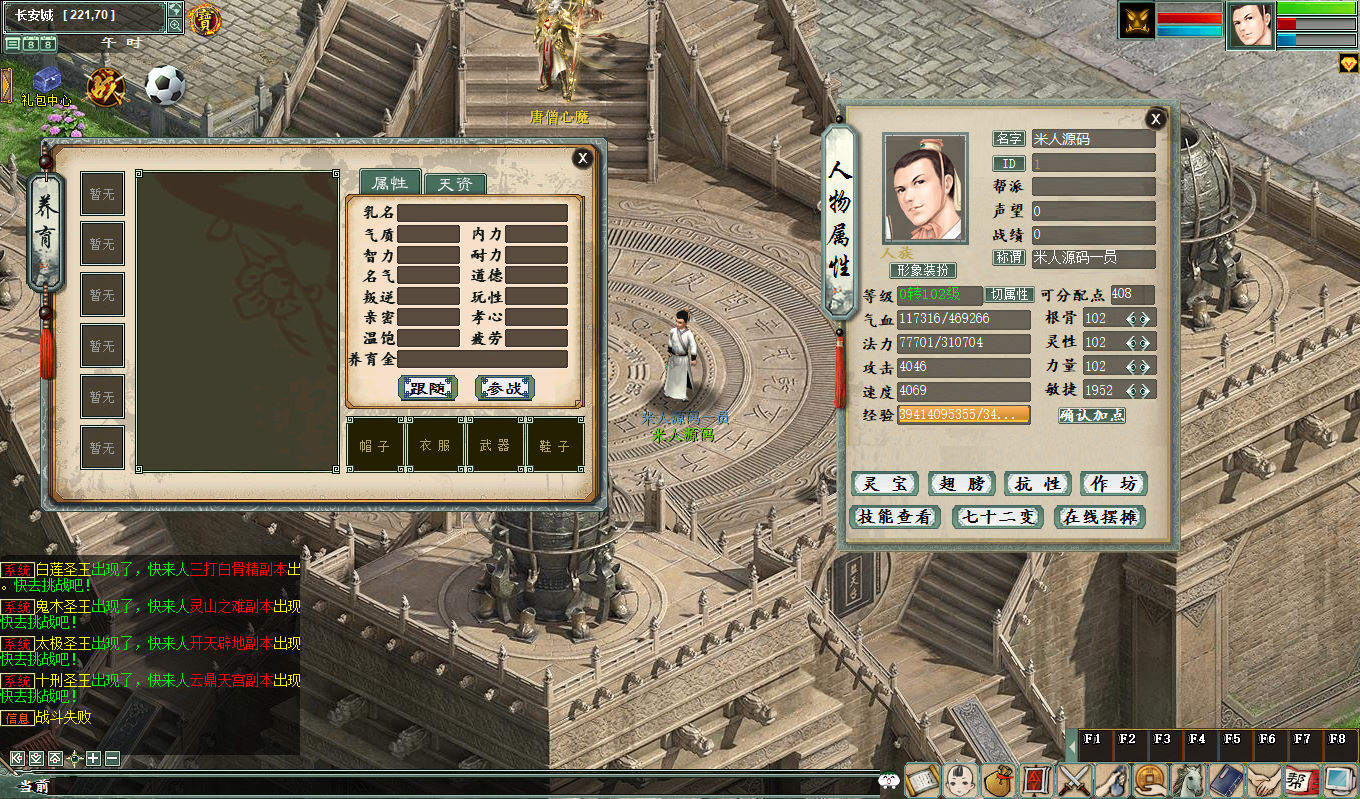Screen dimensions: 1360x799
Task: Open 技能查看 skill viewer
Action: 894,517
